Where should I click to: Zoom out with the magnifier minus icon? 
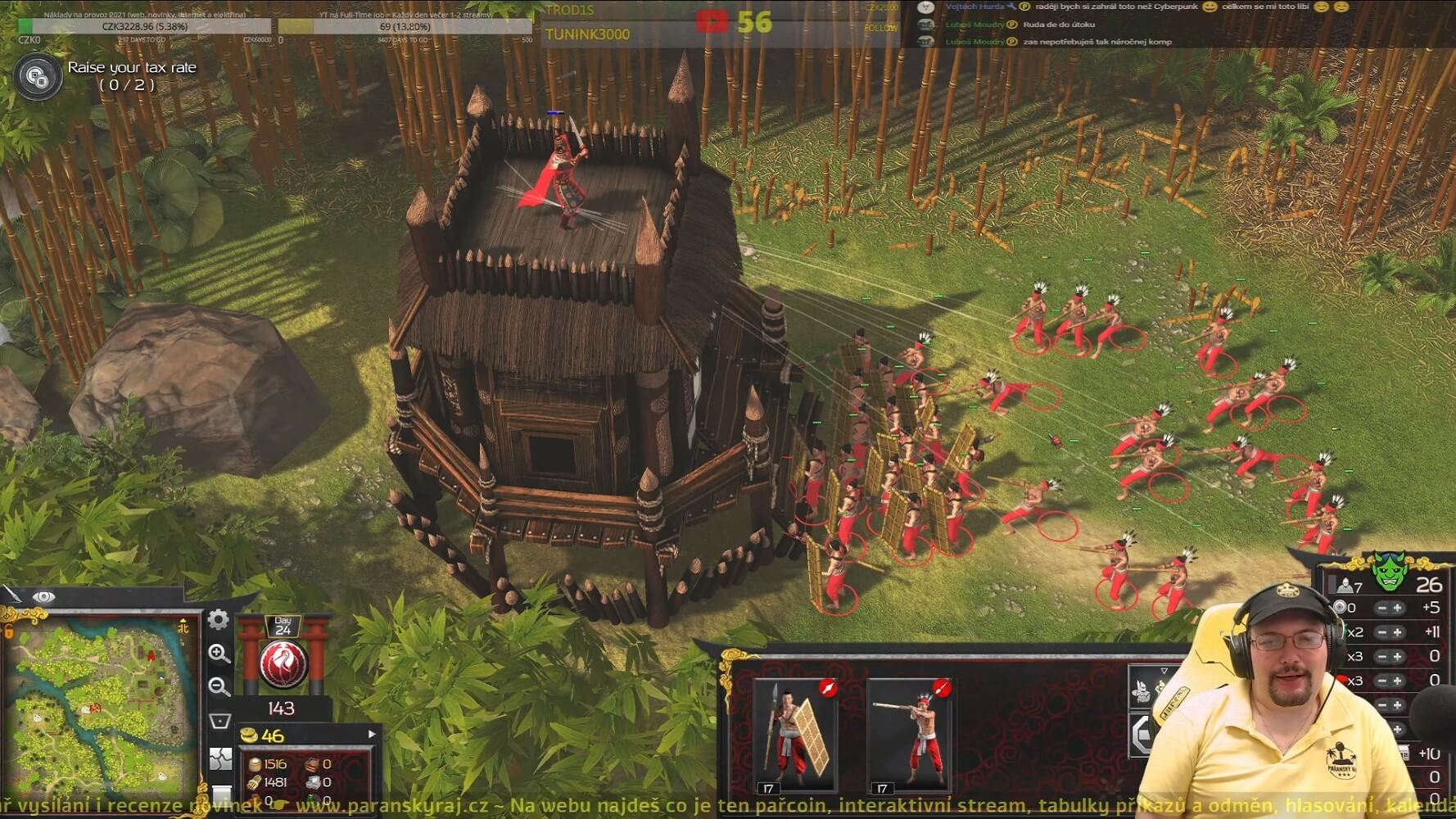tap(217, 686)
